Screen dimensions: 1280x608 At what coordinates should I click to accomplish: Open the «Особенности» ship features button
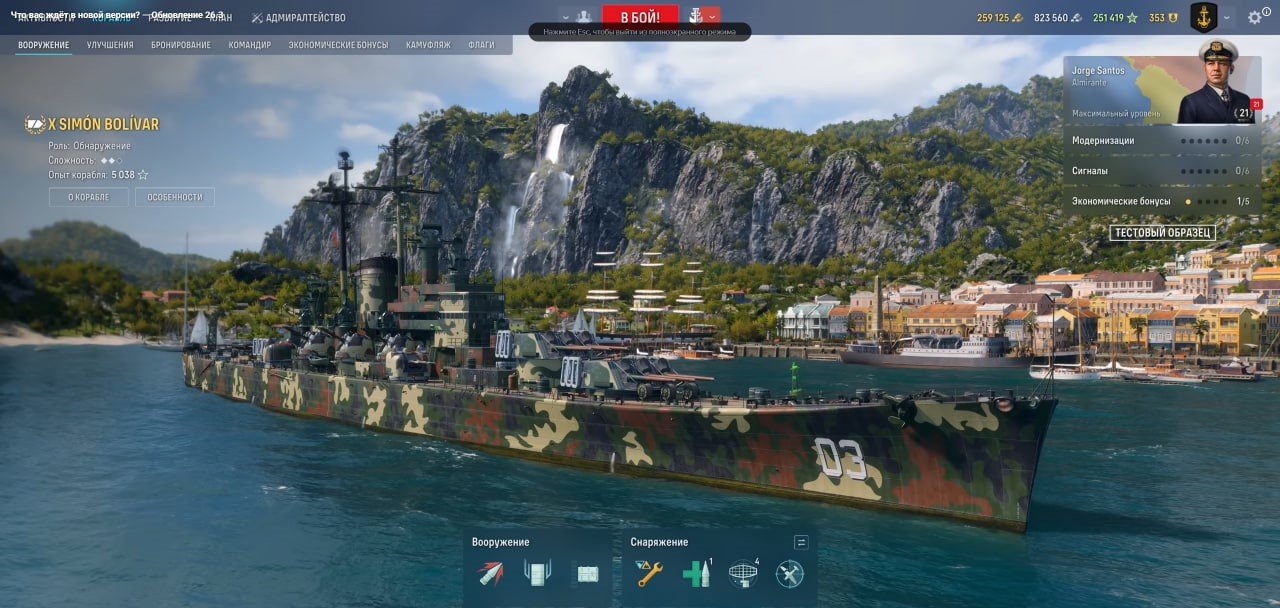[x=175, y=197]
